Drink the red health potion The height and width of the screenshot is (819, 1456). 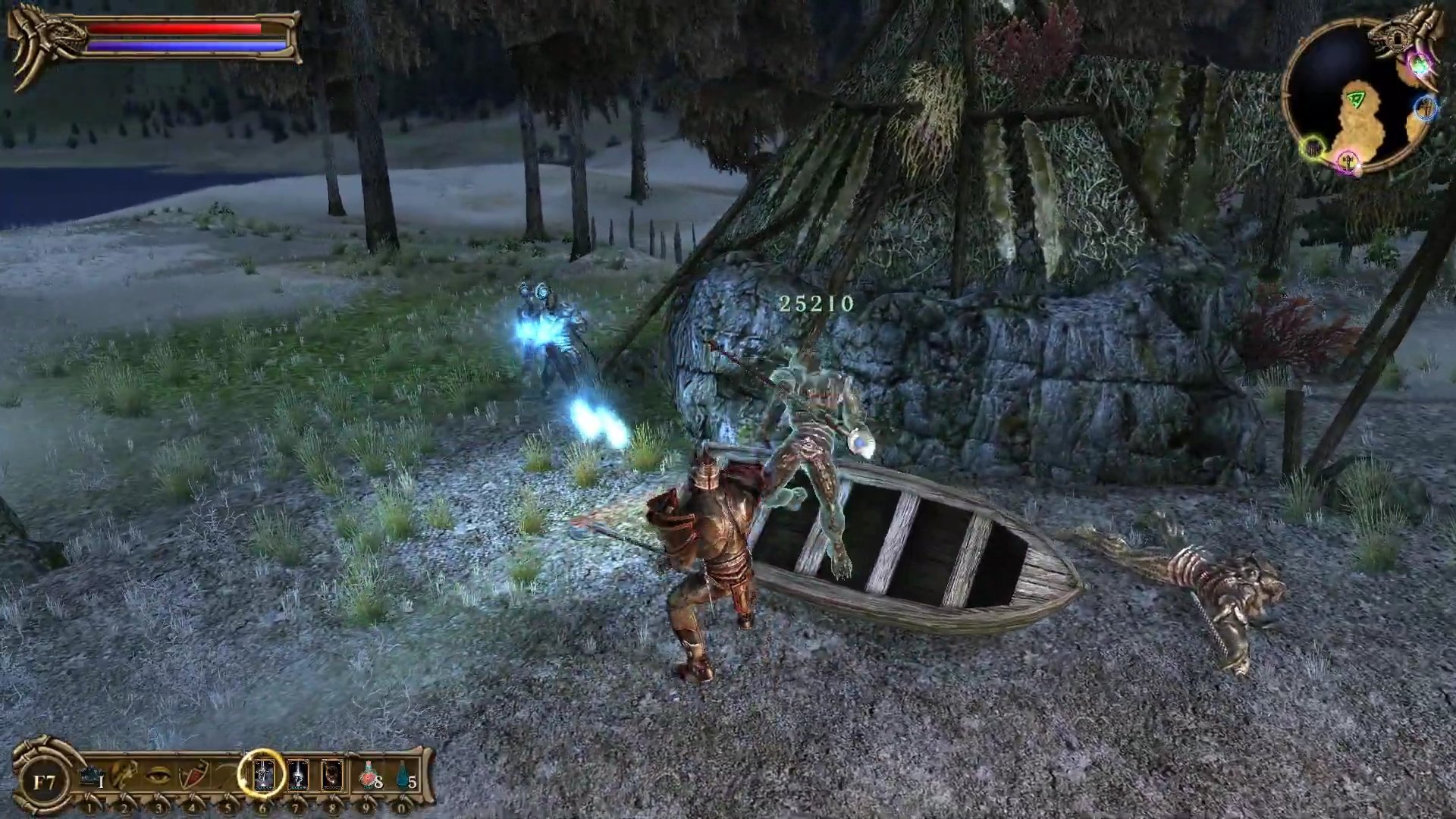(369, 775)
